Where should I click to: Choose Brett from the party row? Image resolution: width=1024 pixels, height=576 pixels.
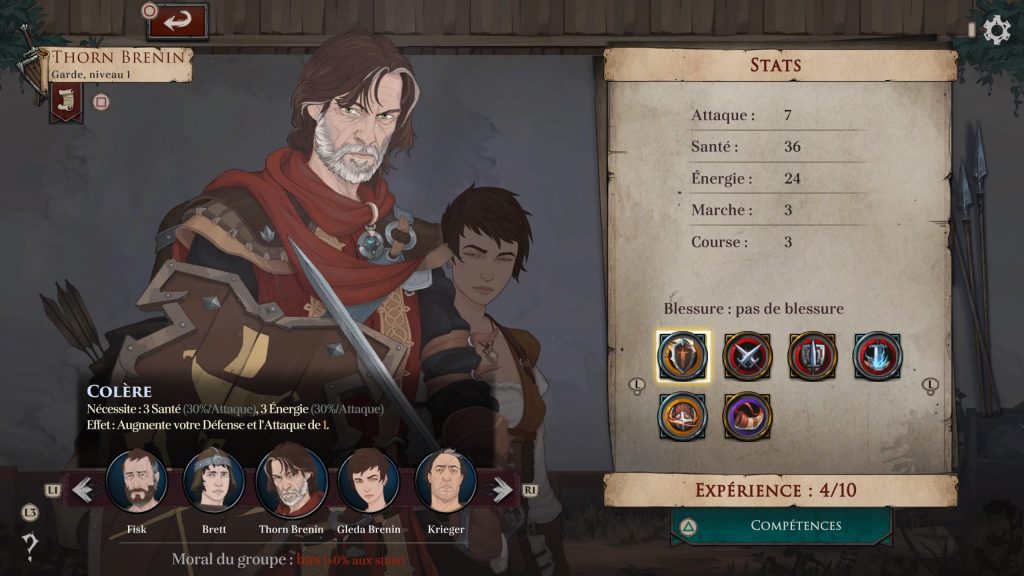click(214, 482)
